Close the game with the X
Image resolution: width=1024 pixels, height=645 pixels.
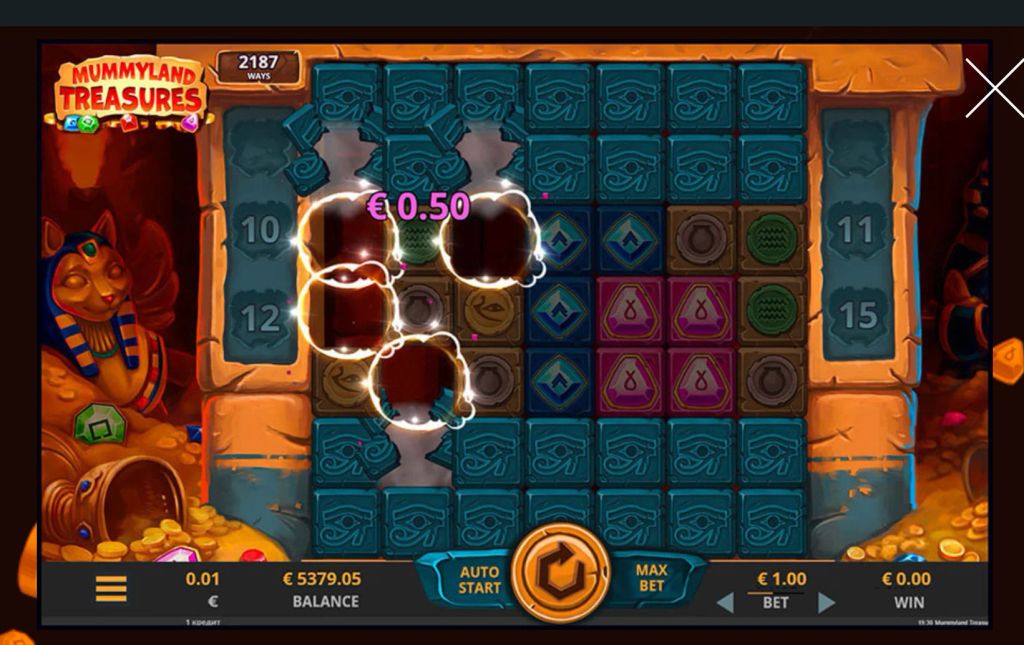point(993,88)
